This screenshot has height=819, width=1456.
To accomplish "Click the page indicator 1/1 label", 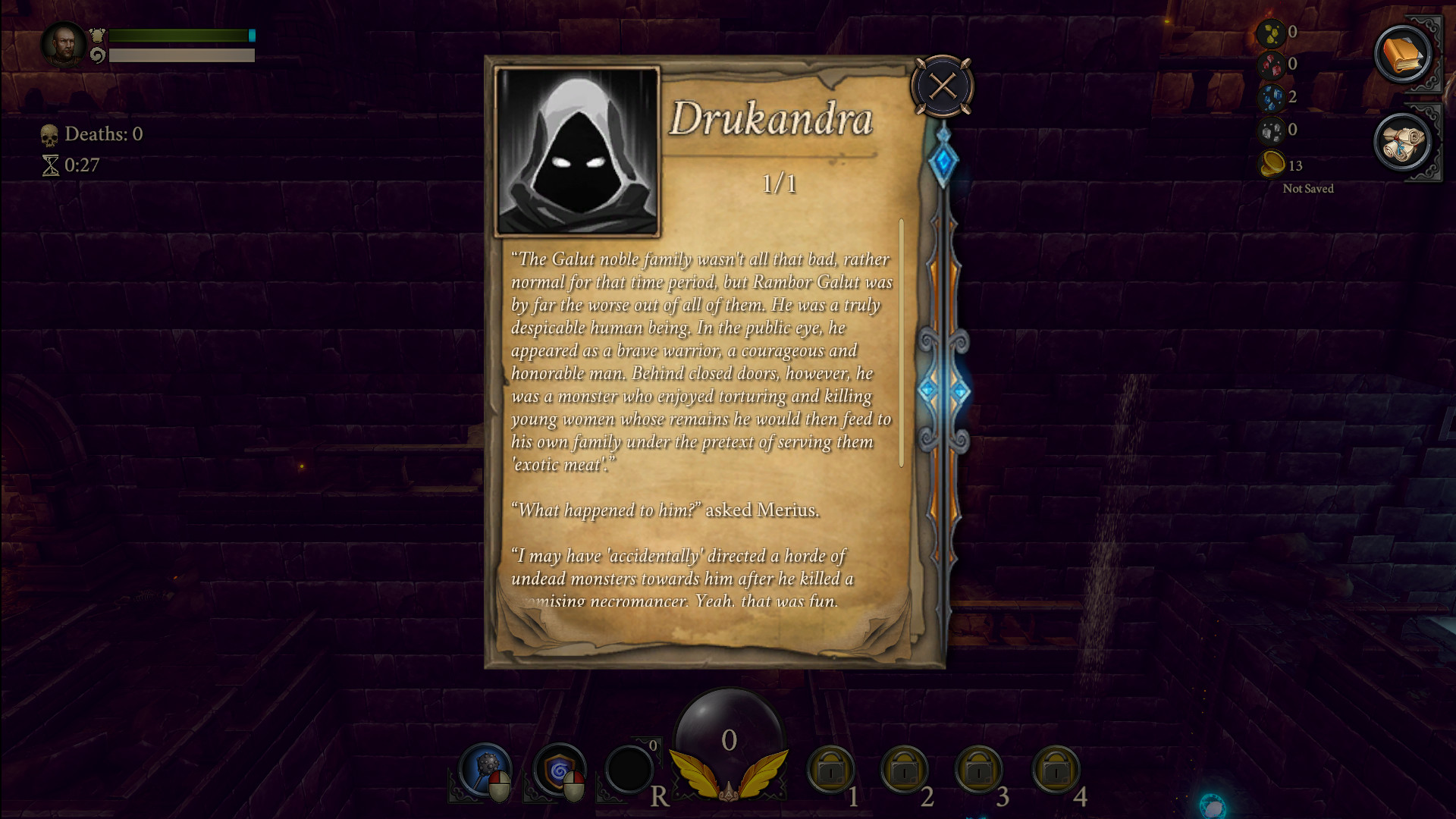I will coord(779,184).
